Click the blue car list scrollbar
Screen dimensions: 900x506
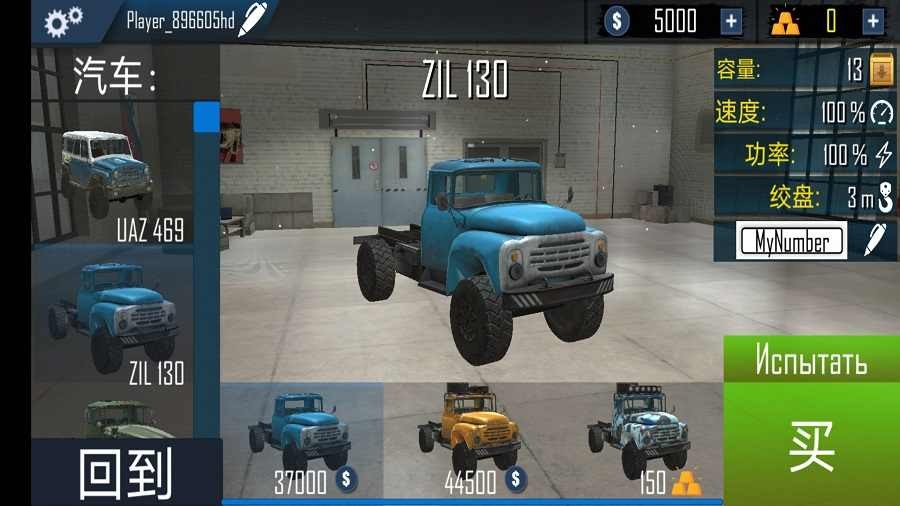(x=207, y=116)
